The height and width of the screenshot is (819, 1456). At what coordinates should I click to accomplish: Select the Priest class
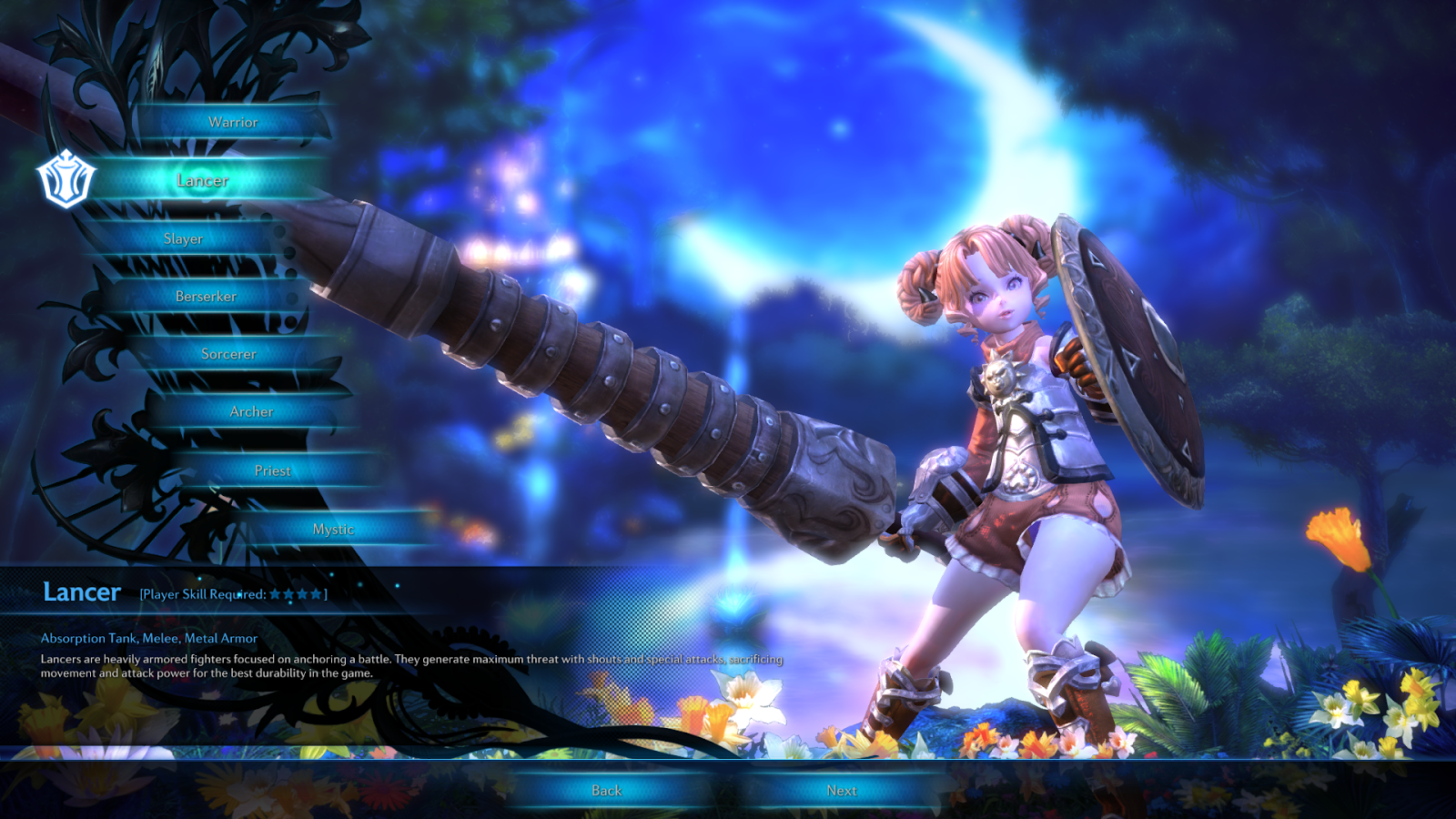point(272,470)
